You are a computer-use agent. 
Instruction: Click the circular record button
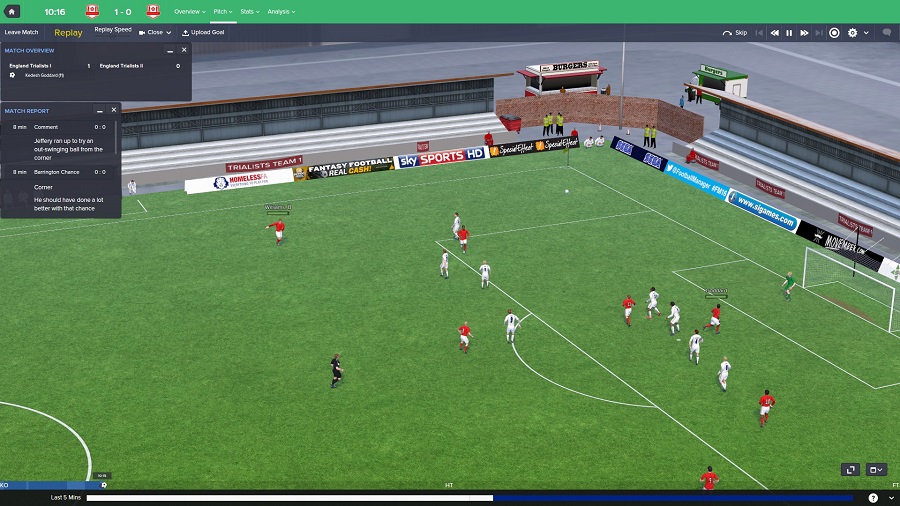click(x=834, y=32)
